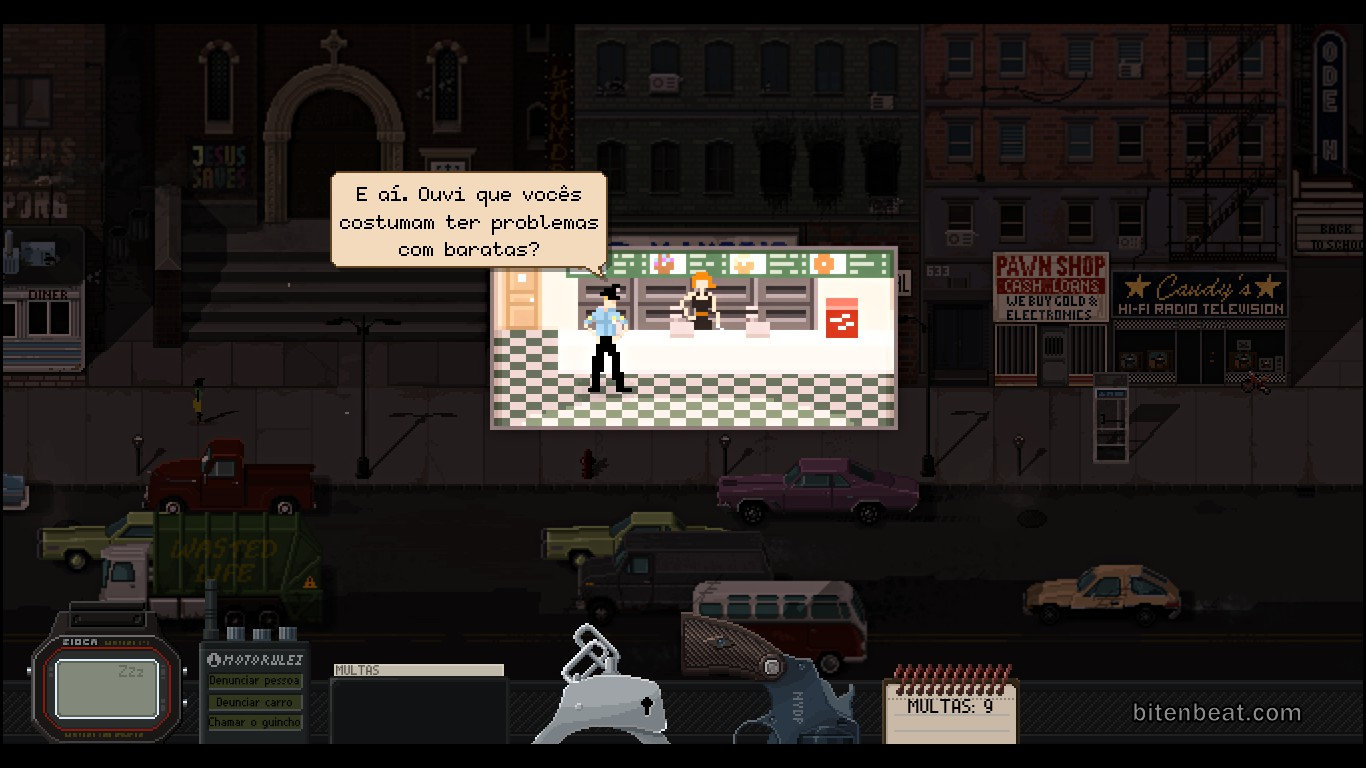The width and height of the screenshot is (1366, 768).
Task: Click the digital wristwatch
Action: point(106,679)
